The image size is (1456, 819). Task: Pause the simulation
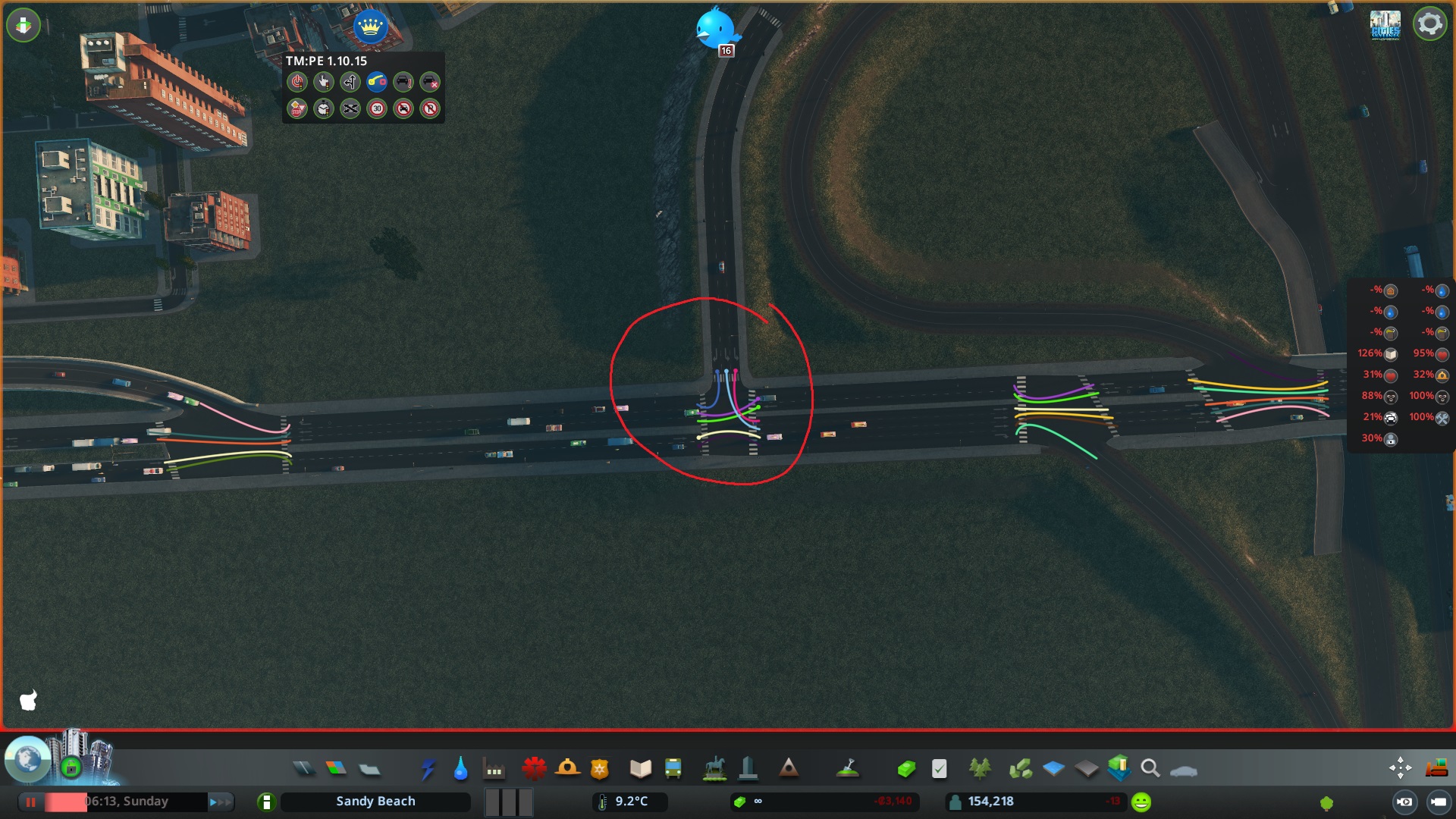(x=30, y=801)
